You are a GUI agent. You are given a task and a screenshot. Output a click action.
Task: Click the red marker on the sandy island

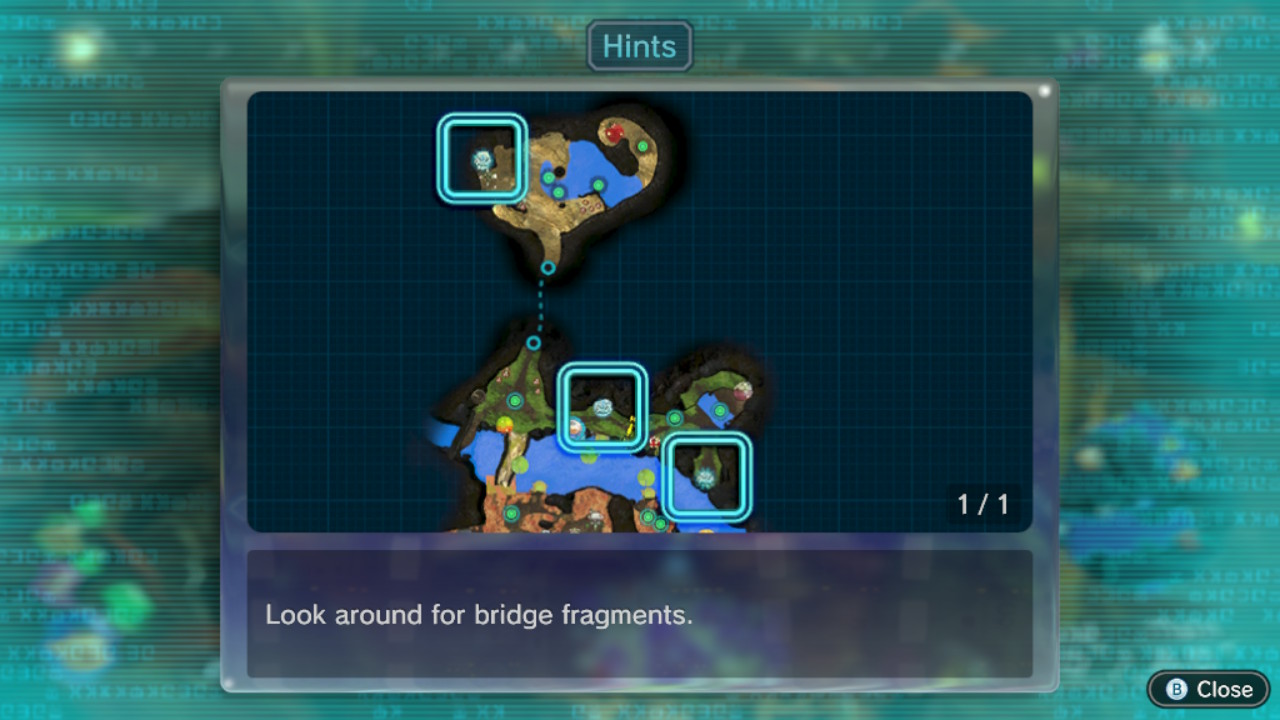pos(614,132)
